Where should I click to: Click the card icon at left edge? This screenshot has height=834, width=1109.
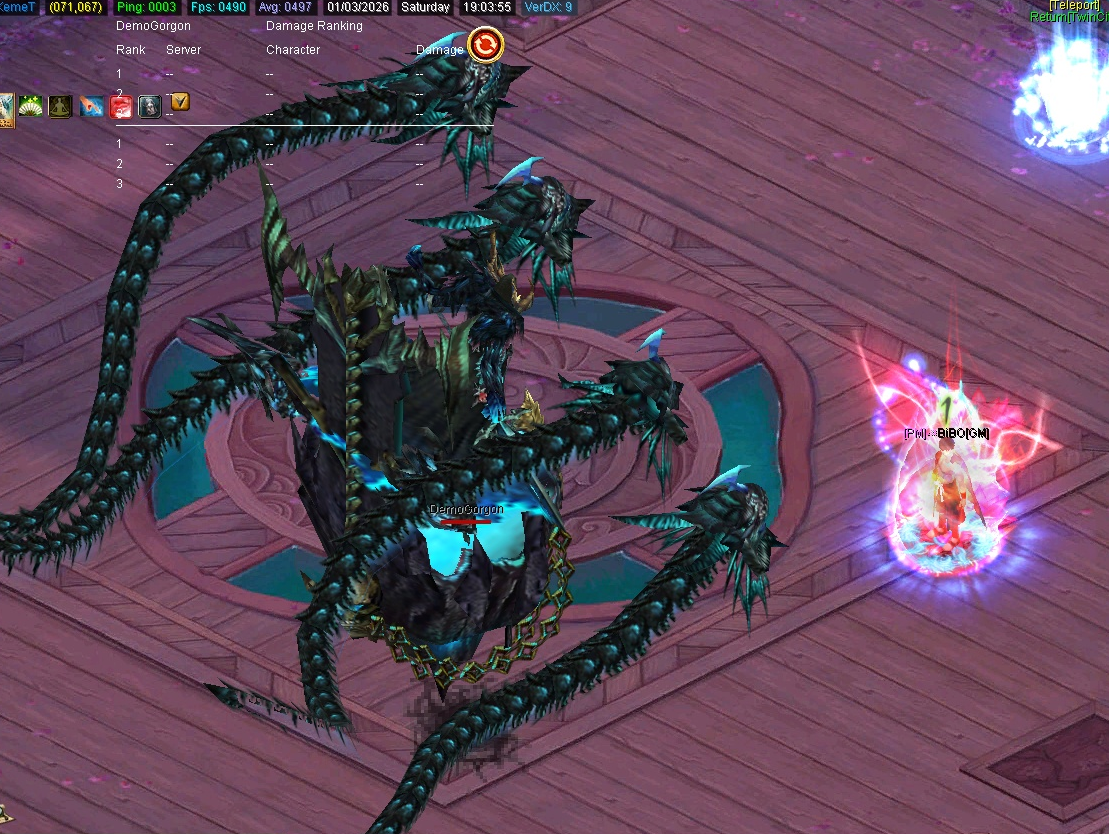[x=6, y=108]
